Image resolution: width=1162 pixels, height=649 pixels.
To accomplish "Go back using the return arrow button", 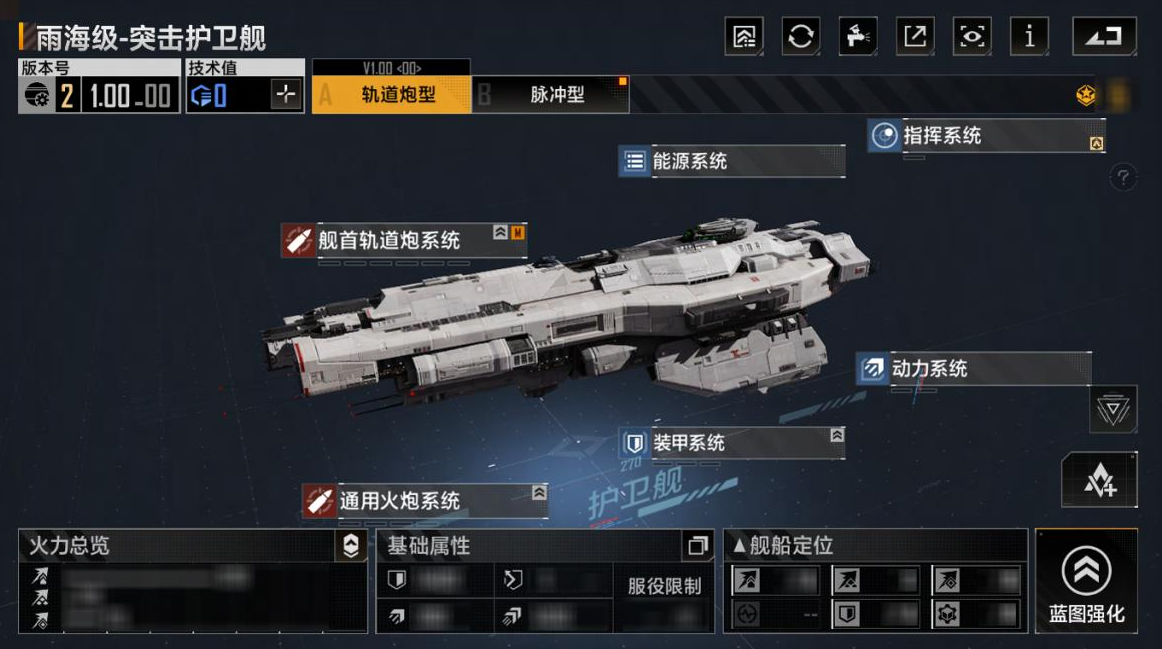I will point(1104,37).
